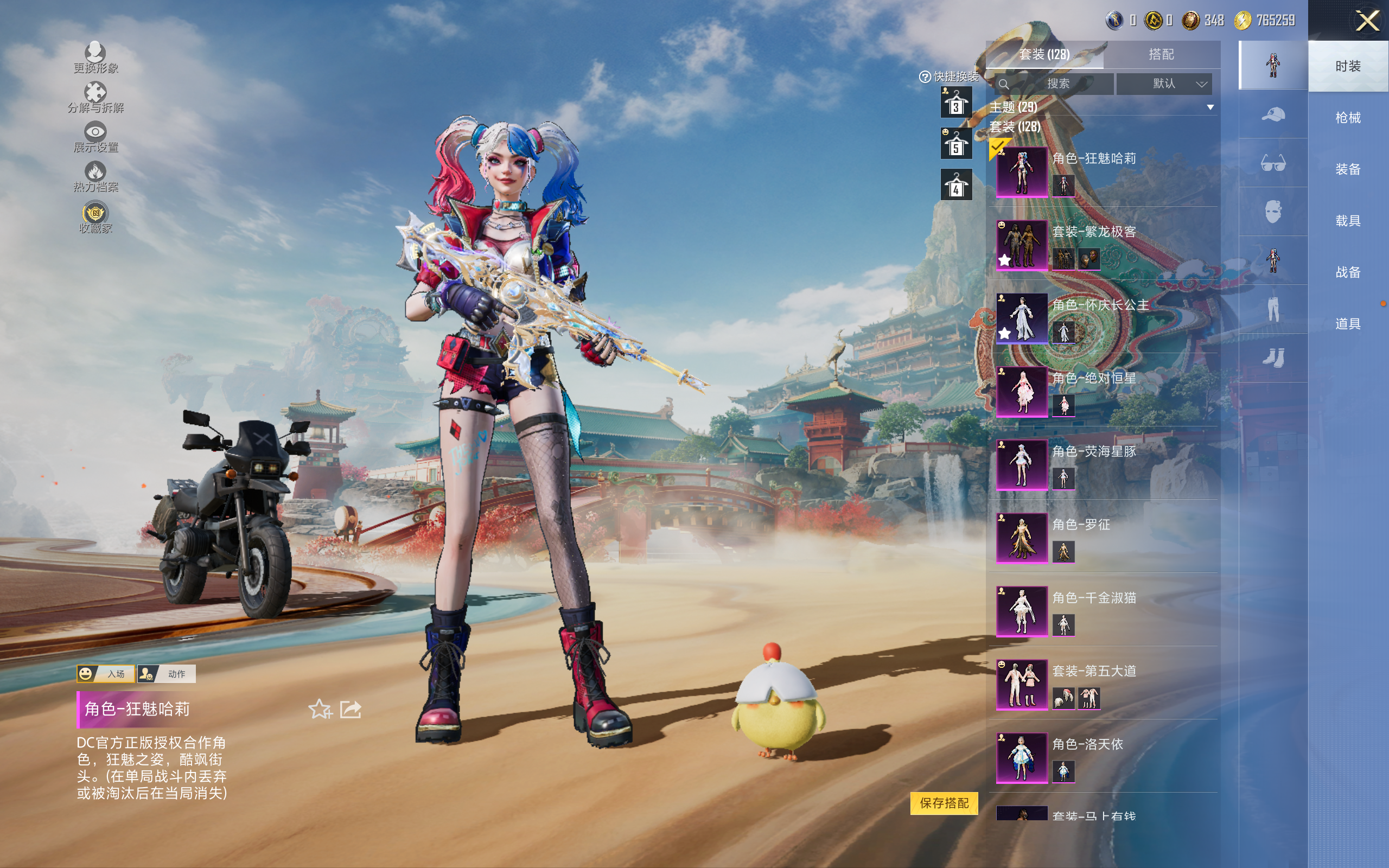
Task: Open the 分解与拆解 option
Action: [x=95, y=97]
